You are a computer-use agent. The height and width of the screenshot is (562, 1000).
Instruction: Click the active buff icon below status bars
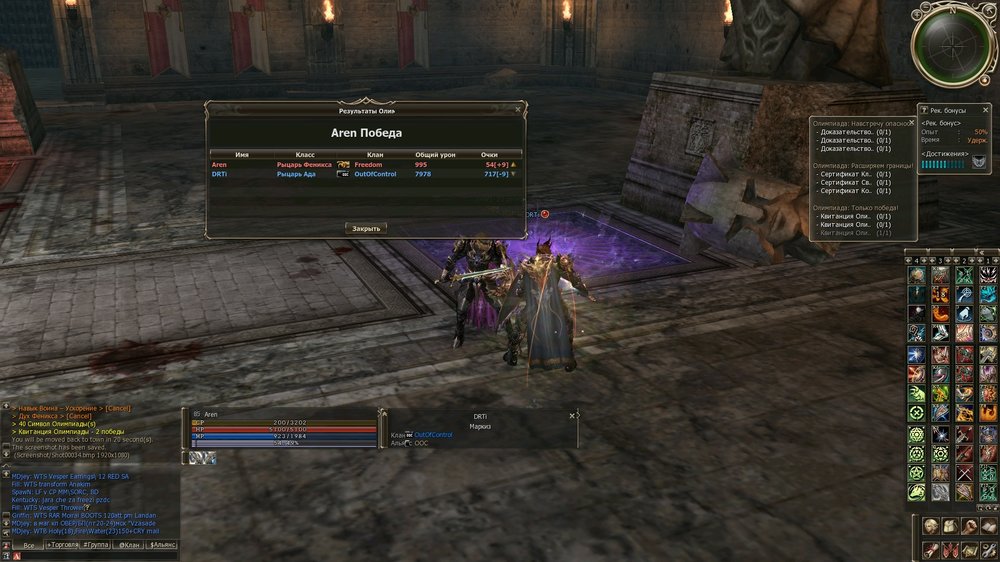(x=202, y=457)
